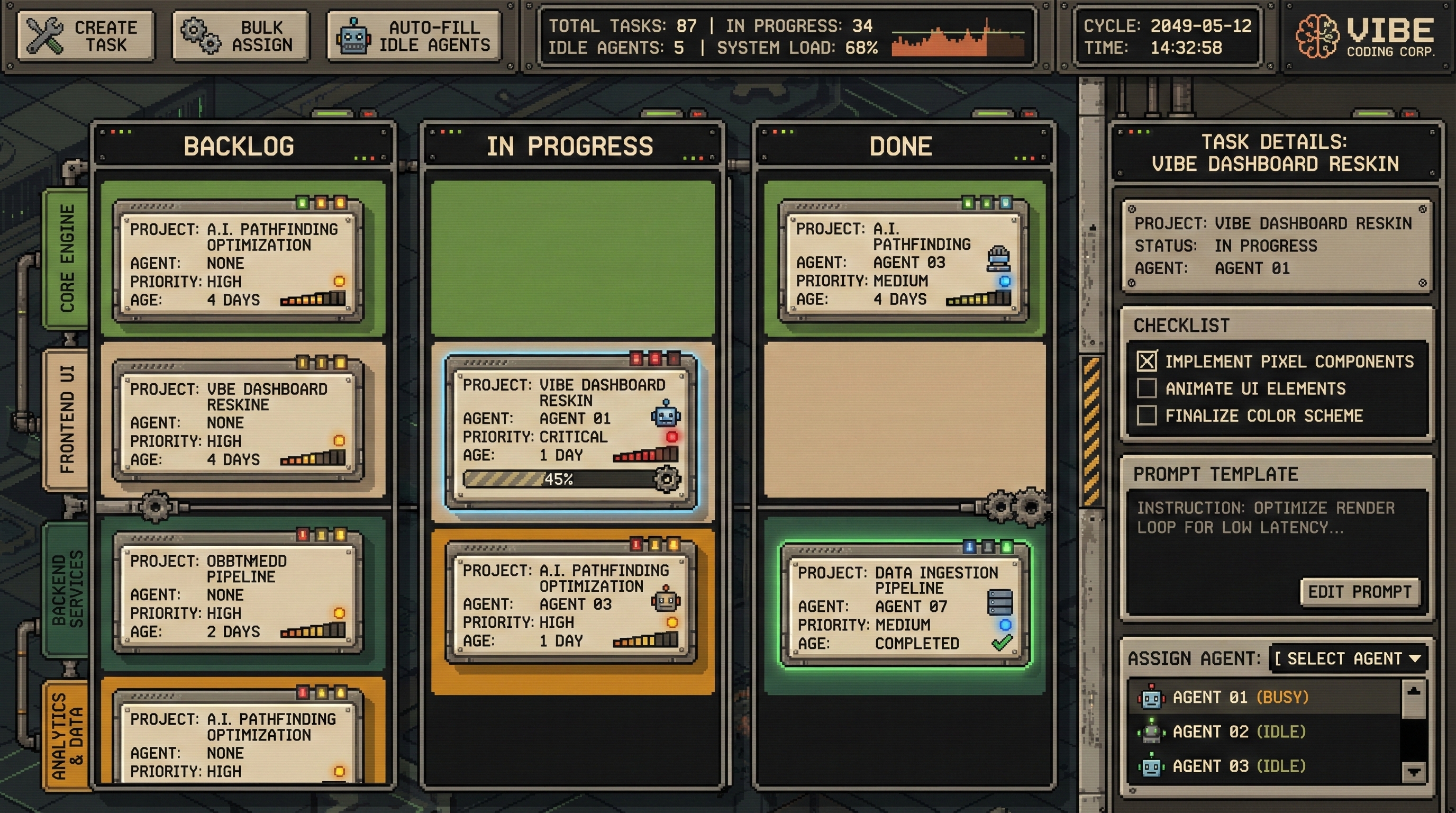The image size is (1456, 813).
Task: Open the Select Agent dropdown
Action: (1348, 658)
